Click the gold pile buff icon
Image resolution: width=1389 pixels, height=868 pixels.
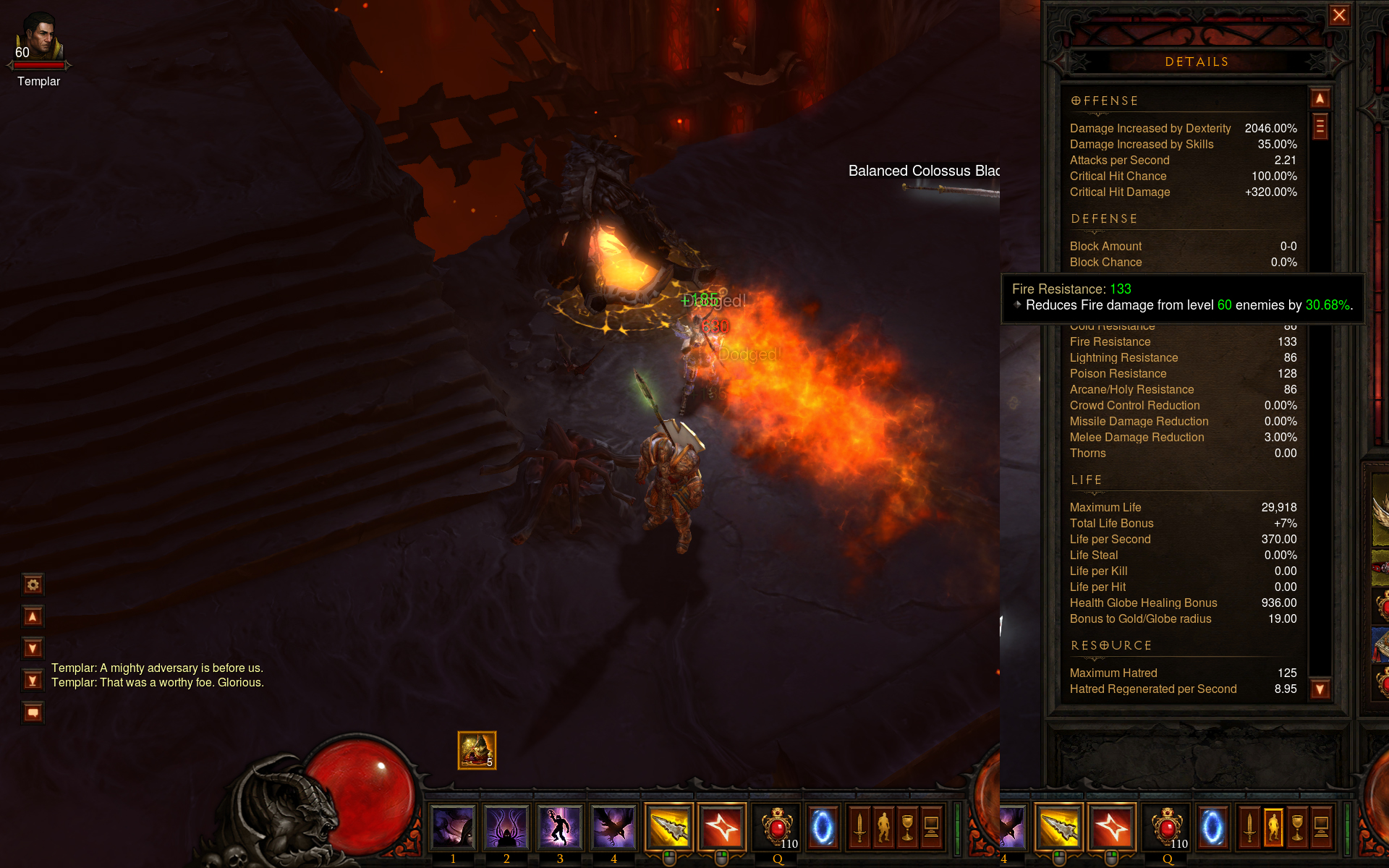[x=477, y=750]
